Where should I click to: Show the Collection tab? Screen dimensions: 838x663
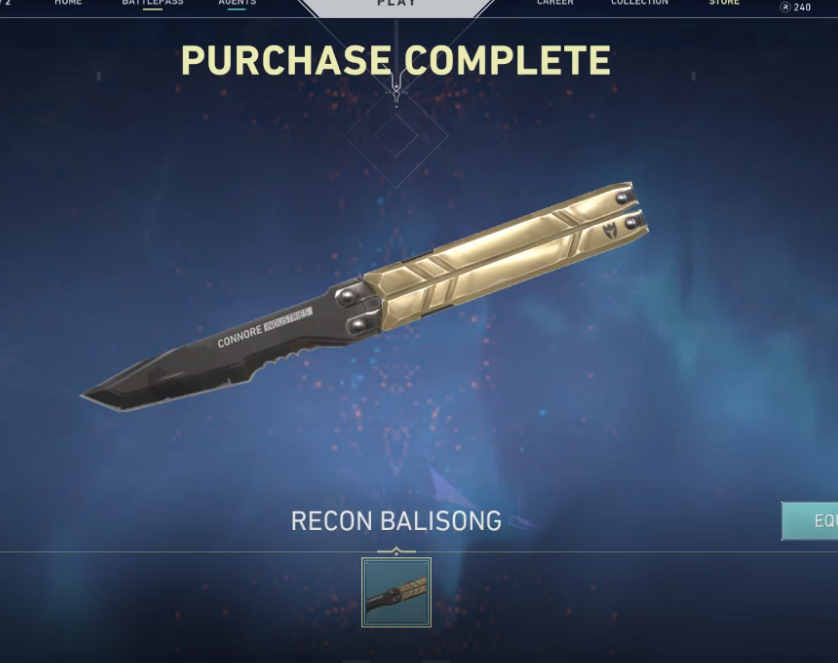click(x=639, y=3)
